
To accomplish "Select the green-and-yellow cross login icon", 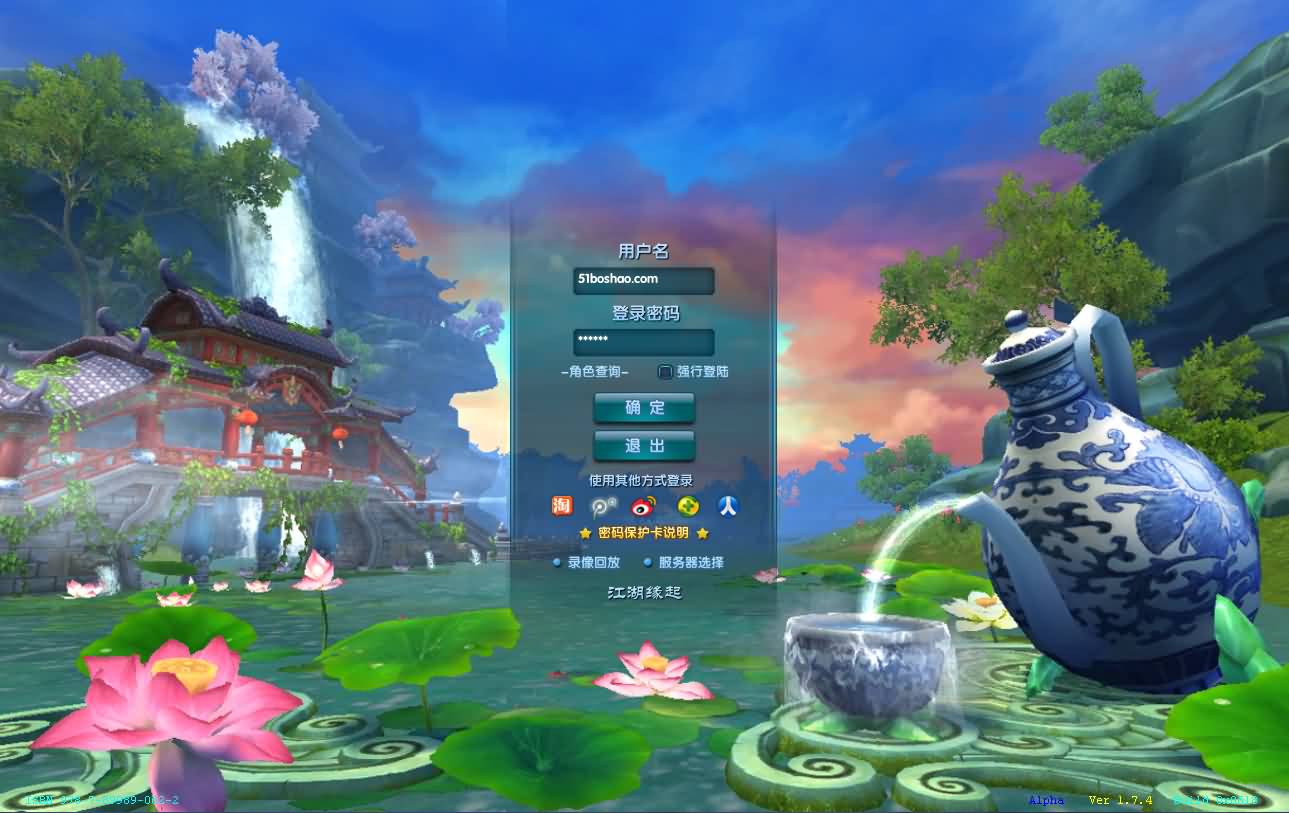I will [x=687, y=506].
